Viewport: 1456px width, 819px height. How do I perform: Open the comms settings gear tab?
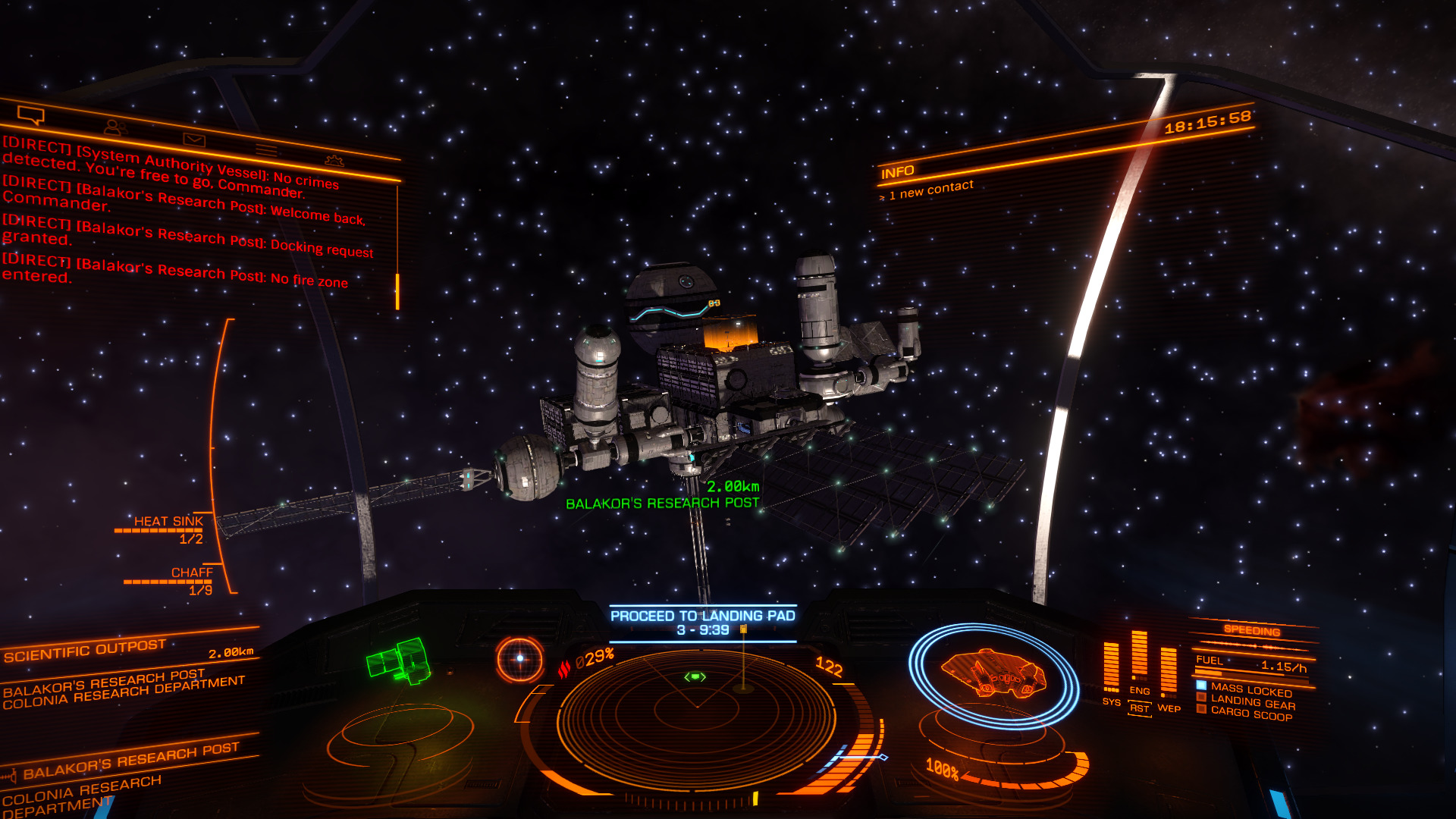[x=334, y=160]
